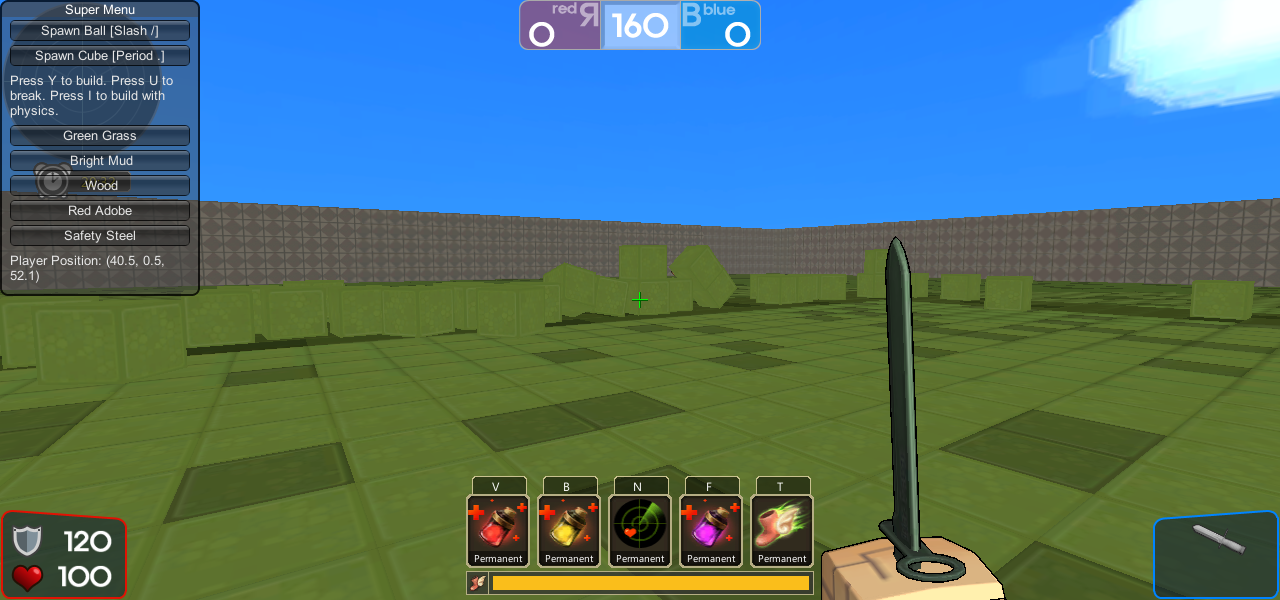
Task: Activate the yellow potion ability
Action: coord(569,530)
